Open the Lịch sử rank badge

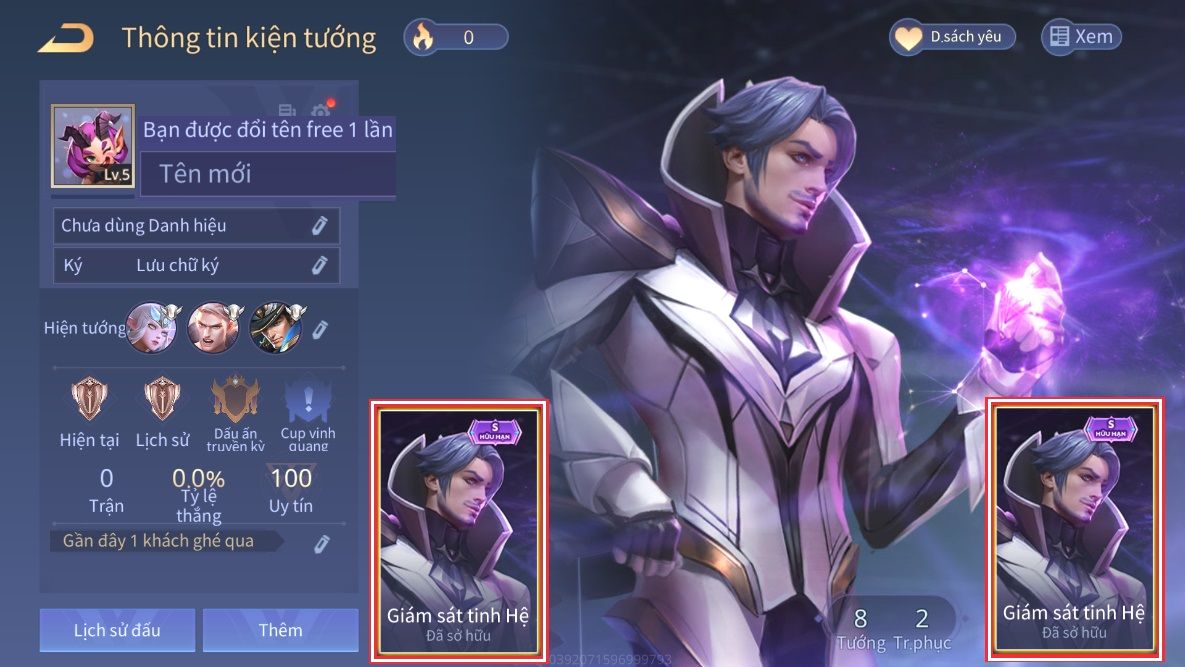coord(160,400)
